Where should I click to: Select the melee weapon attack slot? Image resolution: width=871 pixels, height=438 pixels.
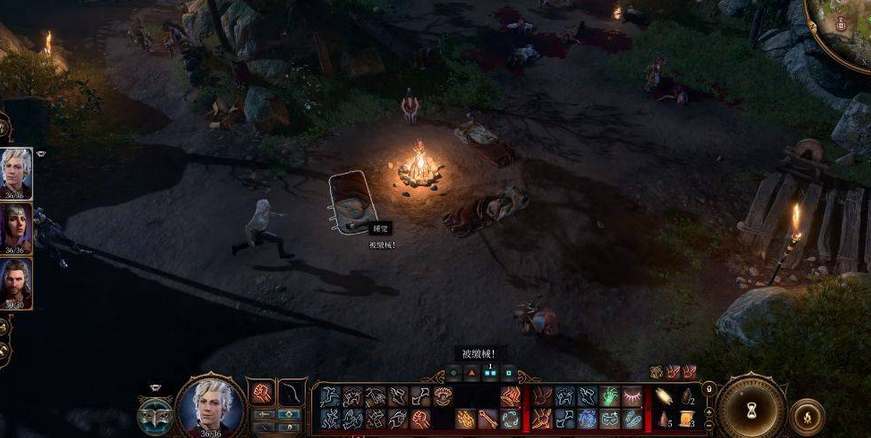pos(261,392)
